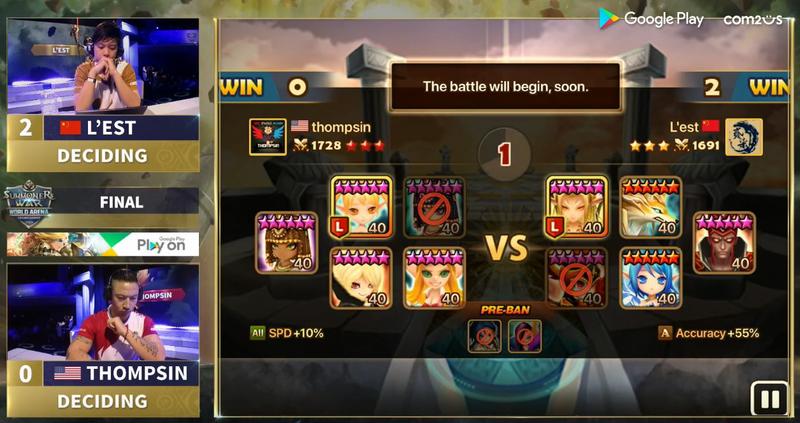The width and height of the screenshot is (800, 423).
Task: Select L'est's white dragon monster portrait
Action: [x=650, y=208]
